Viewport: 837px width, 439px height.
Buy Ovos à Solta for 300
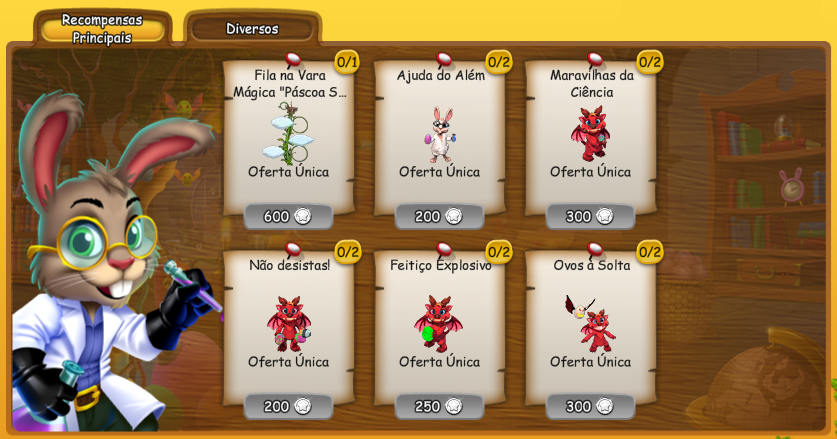click(x=590, y=406)
